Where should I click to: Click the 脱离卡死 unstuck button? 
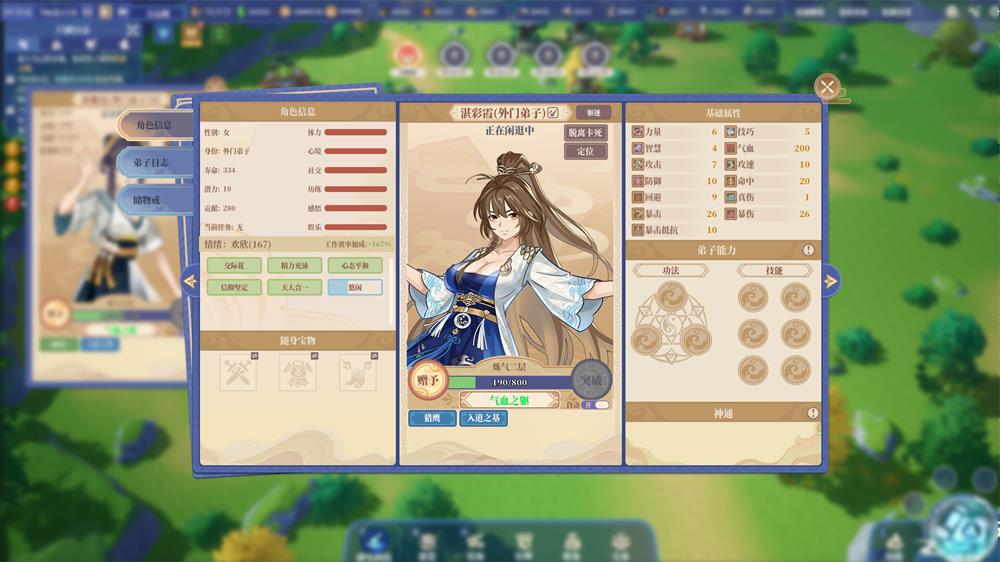586,133
